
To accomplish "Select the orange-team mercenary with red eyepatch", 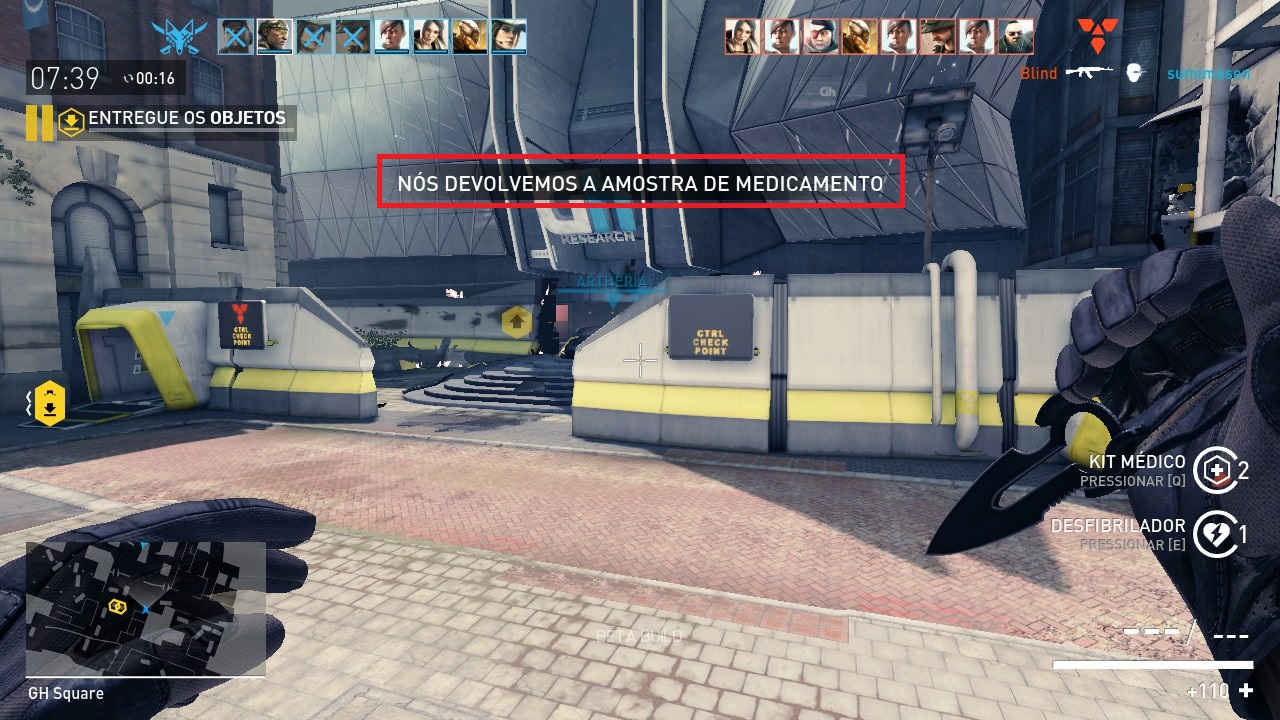I will click(820, 38).
